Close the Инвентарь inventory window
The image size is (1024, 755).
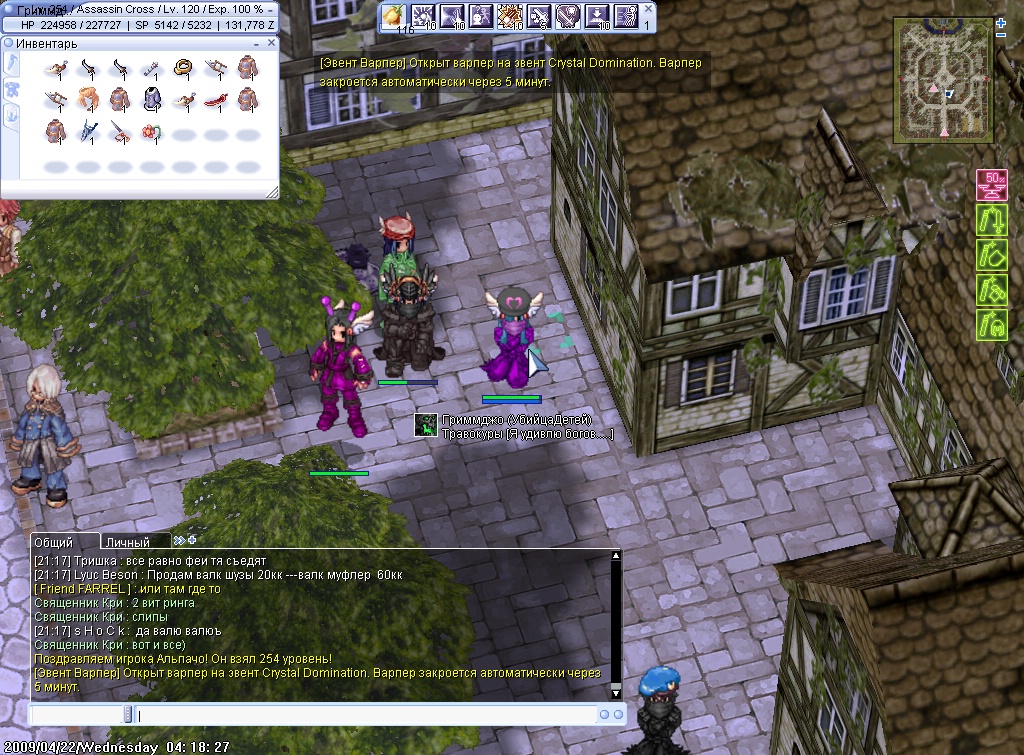point(271,43)
